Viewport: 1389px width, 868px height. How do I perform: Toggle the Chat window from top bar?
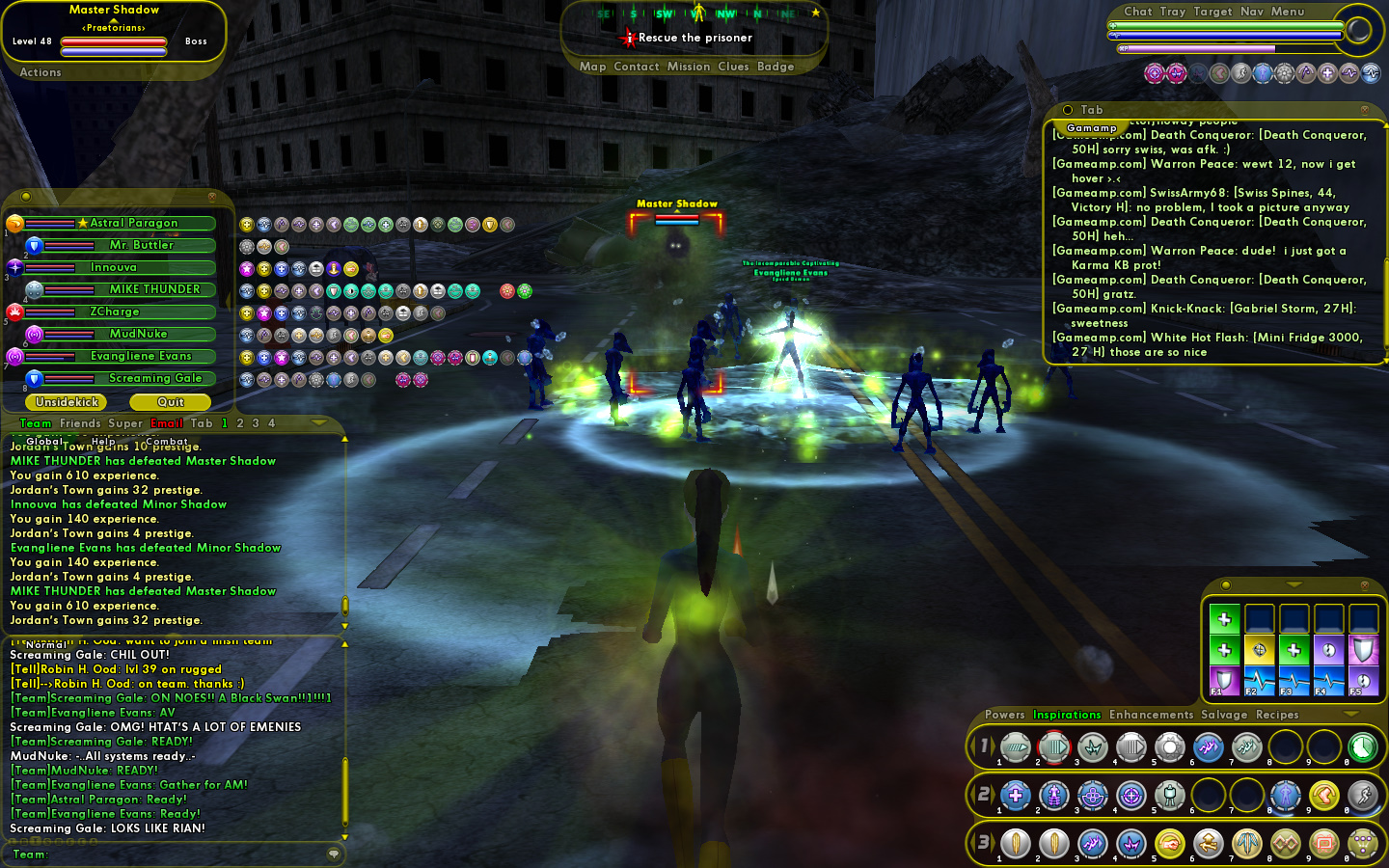tap(1137, 12)
